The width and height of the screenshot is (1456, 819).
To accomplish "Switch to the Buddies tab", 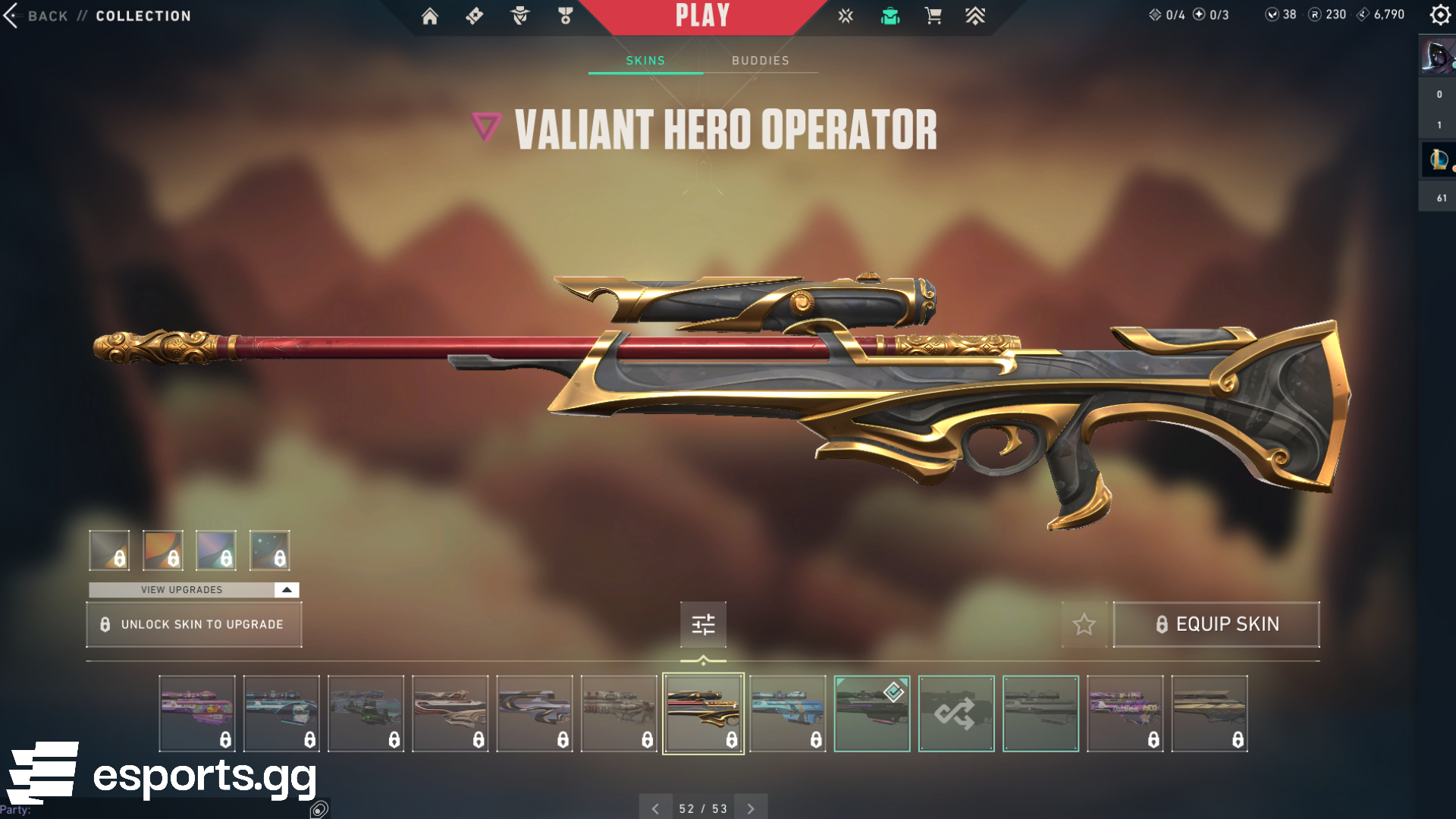I will coord(761,61).
